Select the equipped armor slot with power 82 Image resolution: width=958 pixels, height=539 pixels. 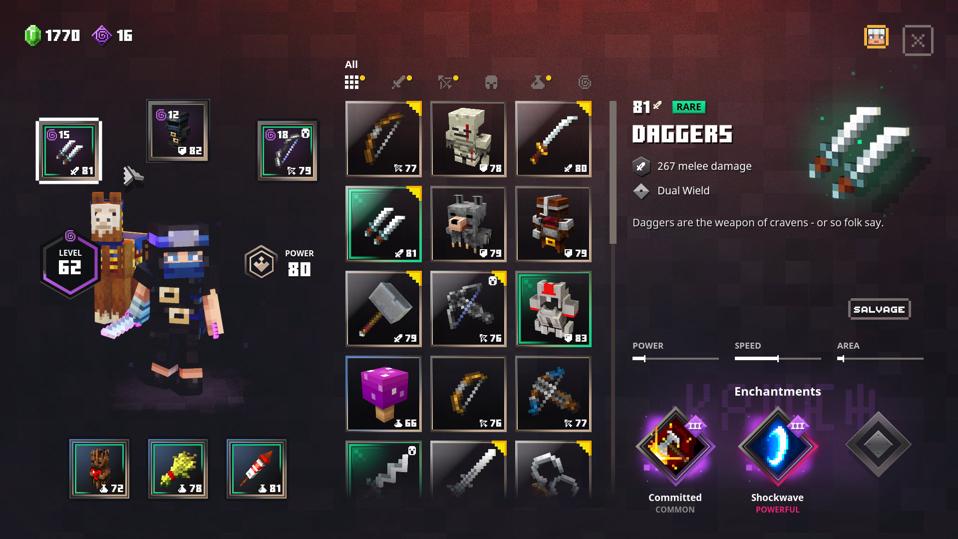178,131
